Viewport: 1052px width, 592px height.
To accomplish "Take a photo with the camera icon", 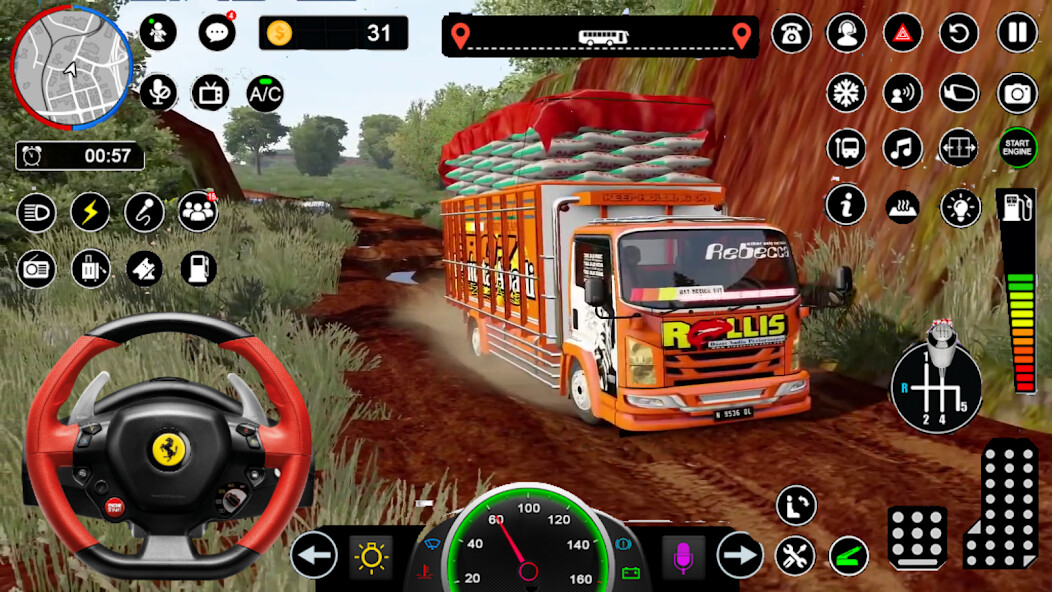I will tap(1017, 93).
